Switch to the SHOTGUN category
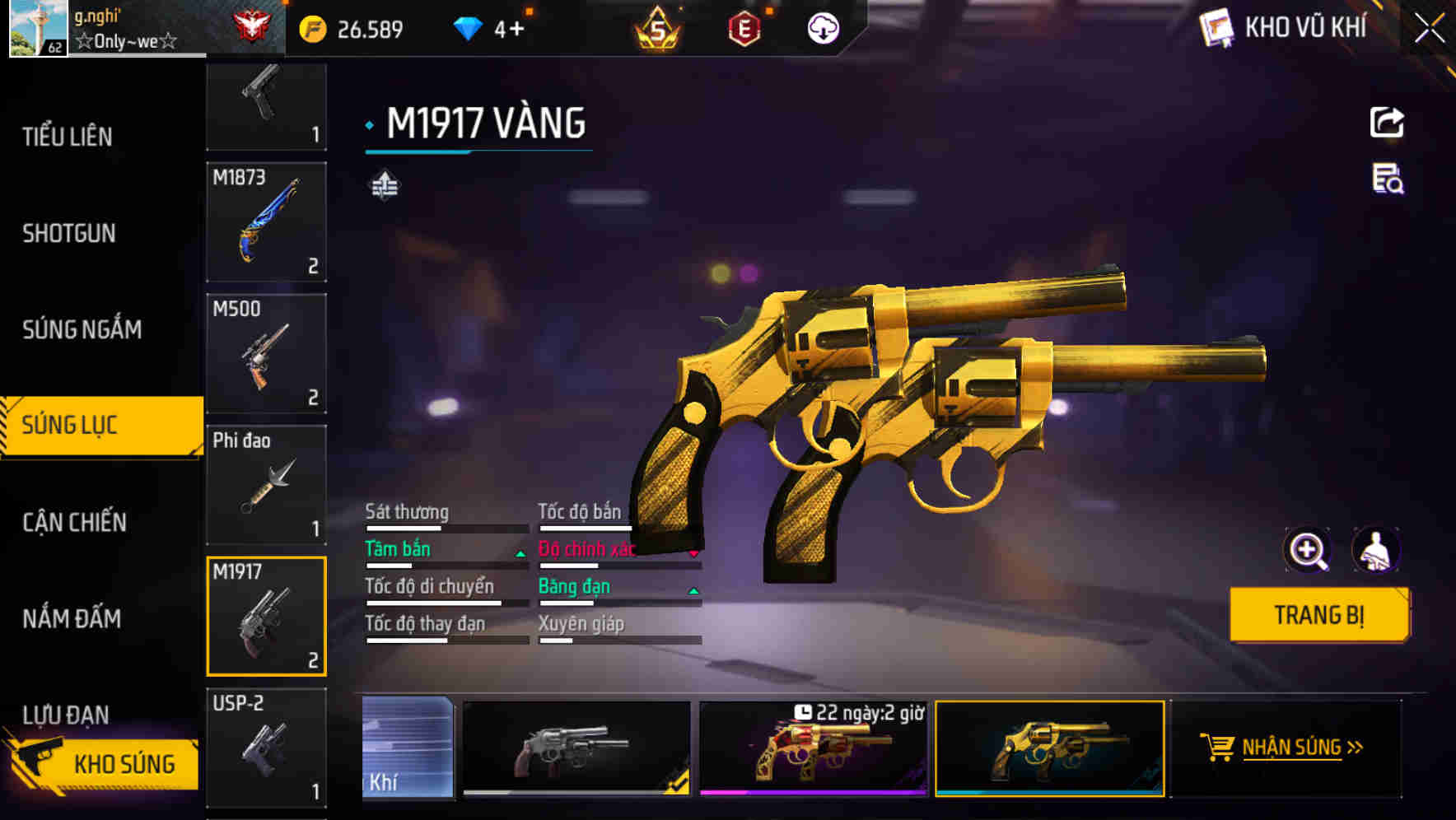 69,234
